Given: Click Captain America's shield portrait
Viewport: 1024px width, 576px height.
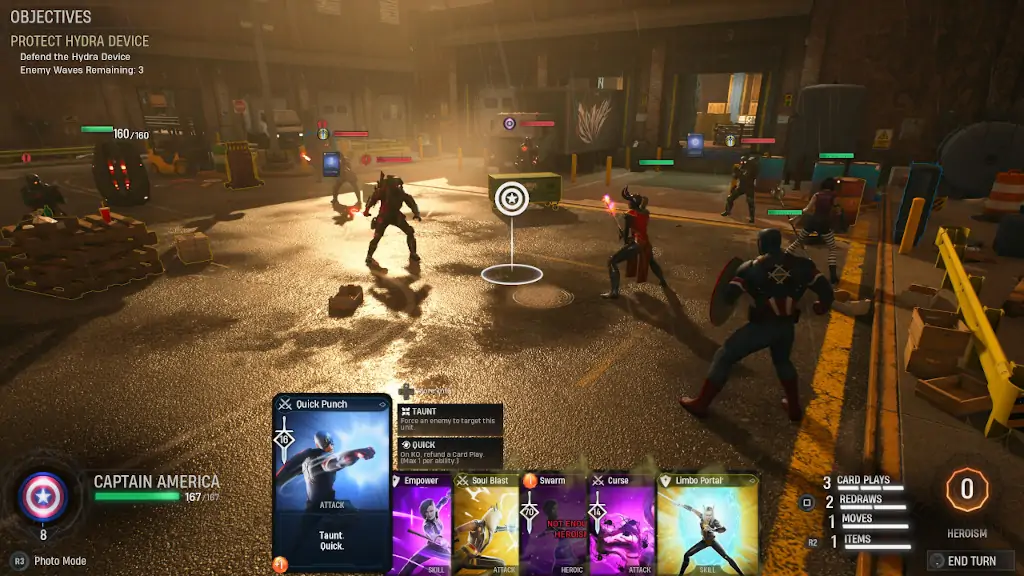Looking at the screenshot, I should click(x=43, y=497).
